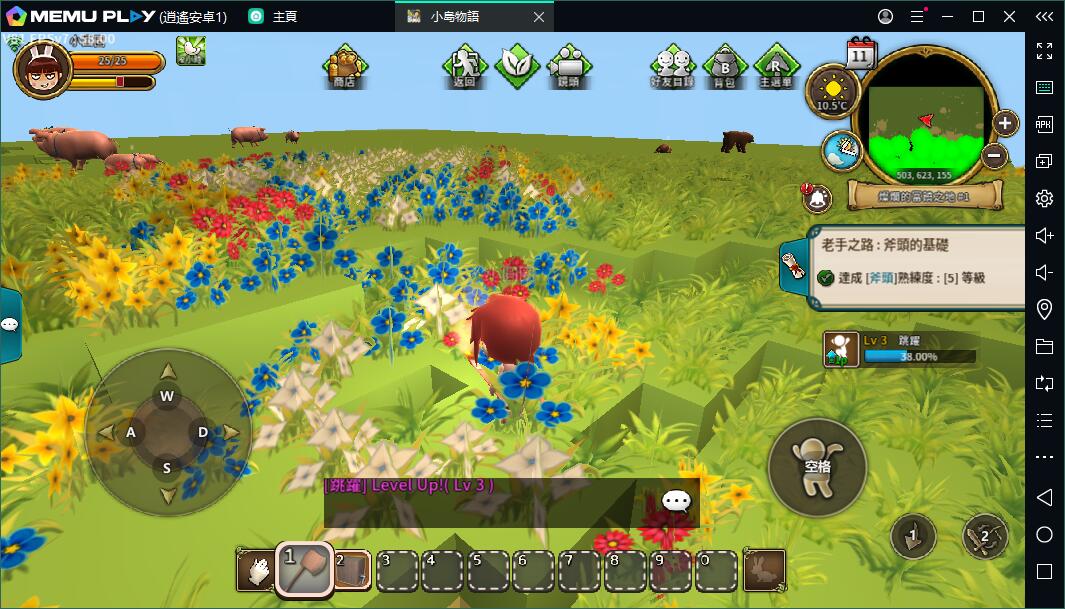
Task: Zoom in the minimap with plus button
Action: (1004, 123)
